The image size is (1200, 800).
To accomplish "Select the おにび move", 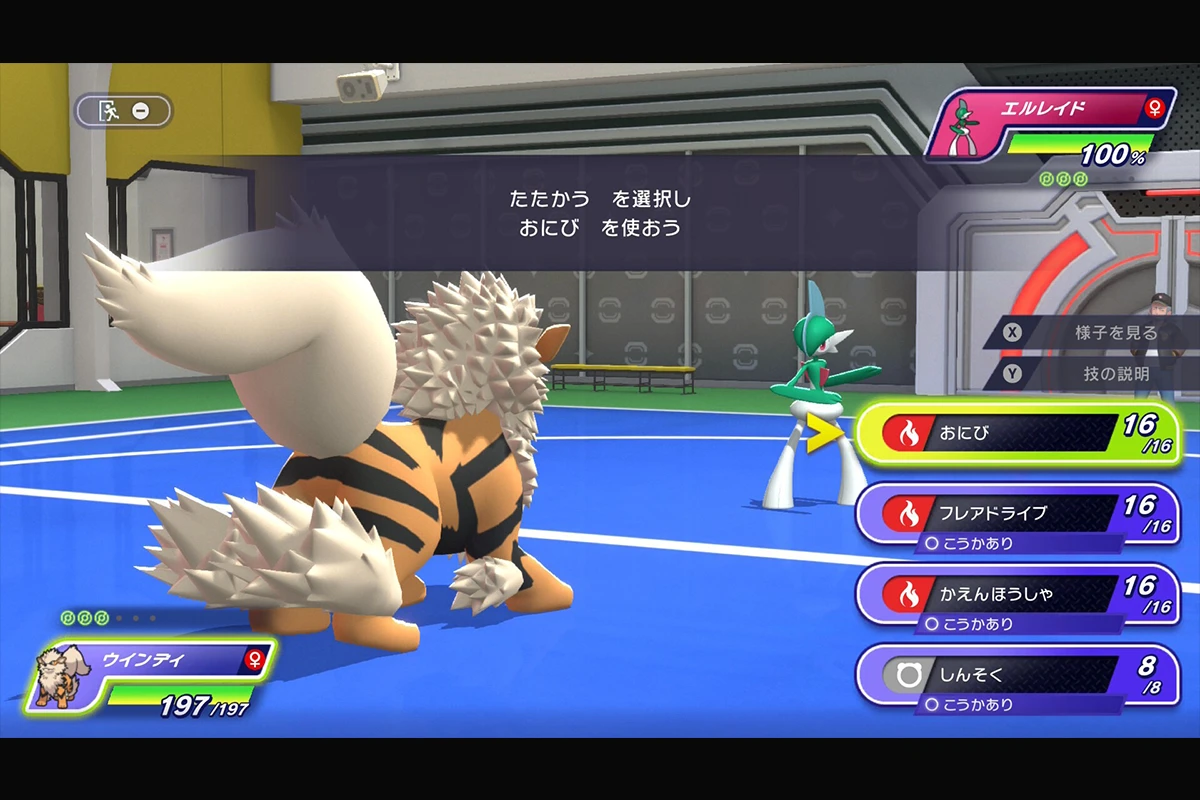I will pyautogui.click(x=1015, y=434).
